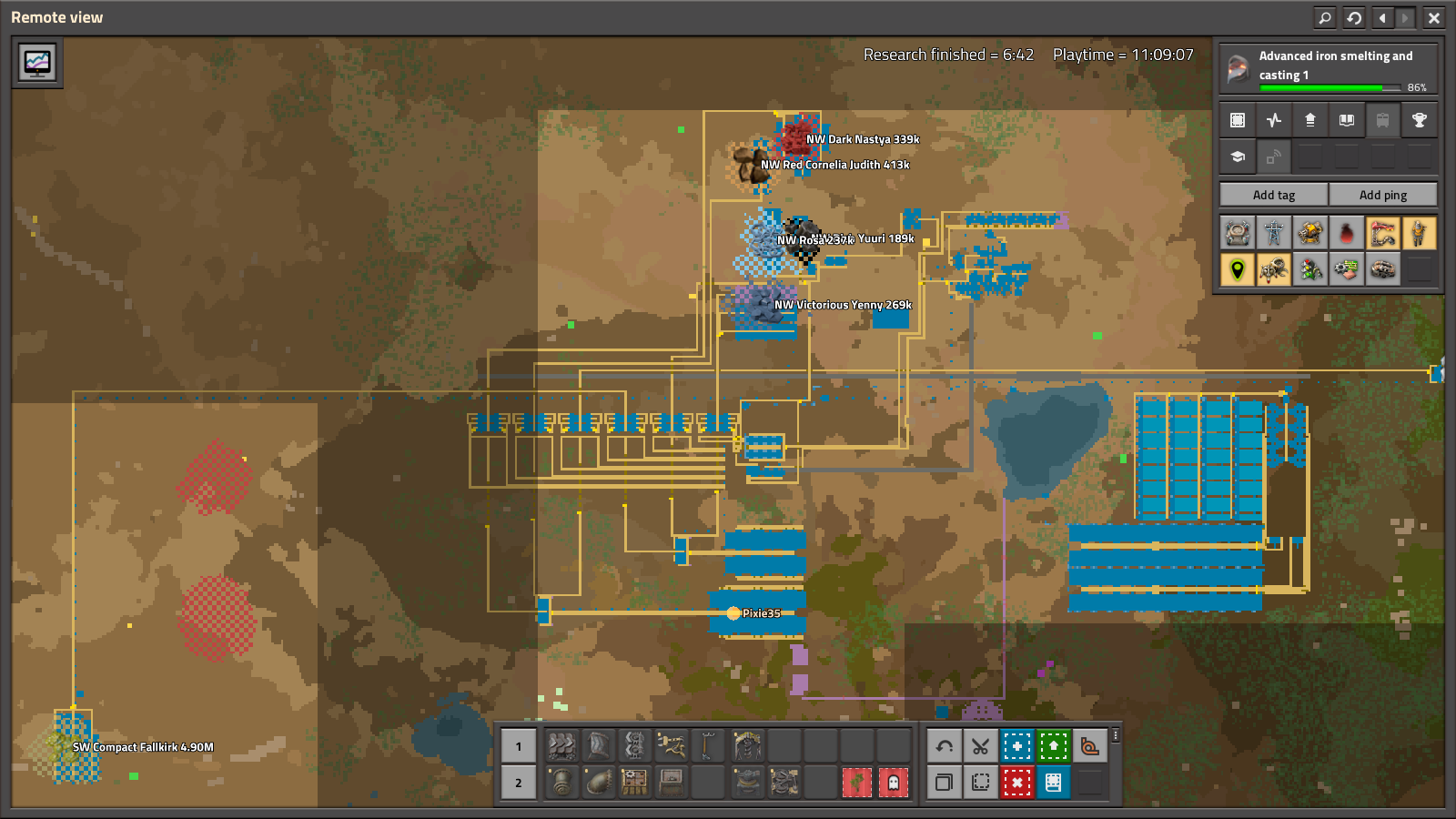Viewport: 1456px width, 819px height.
Task: Undo last action with the undo arrow
Action: pos(945,746)
